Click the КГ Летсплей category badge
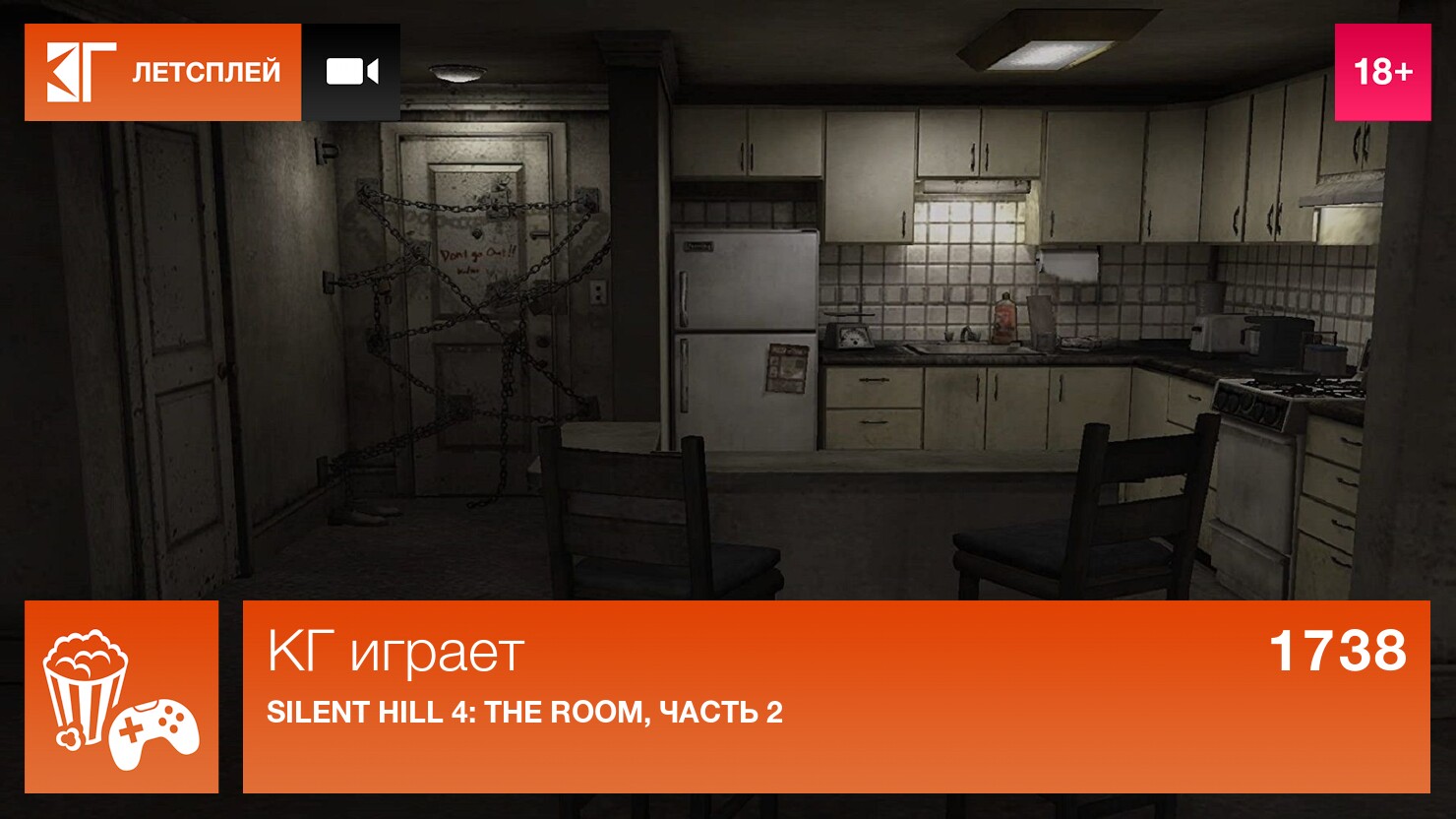The height and width of the screenshot is (819, 1456). 163,72
